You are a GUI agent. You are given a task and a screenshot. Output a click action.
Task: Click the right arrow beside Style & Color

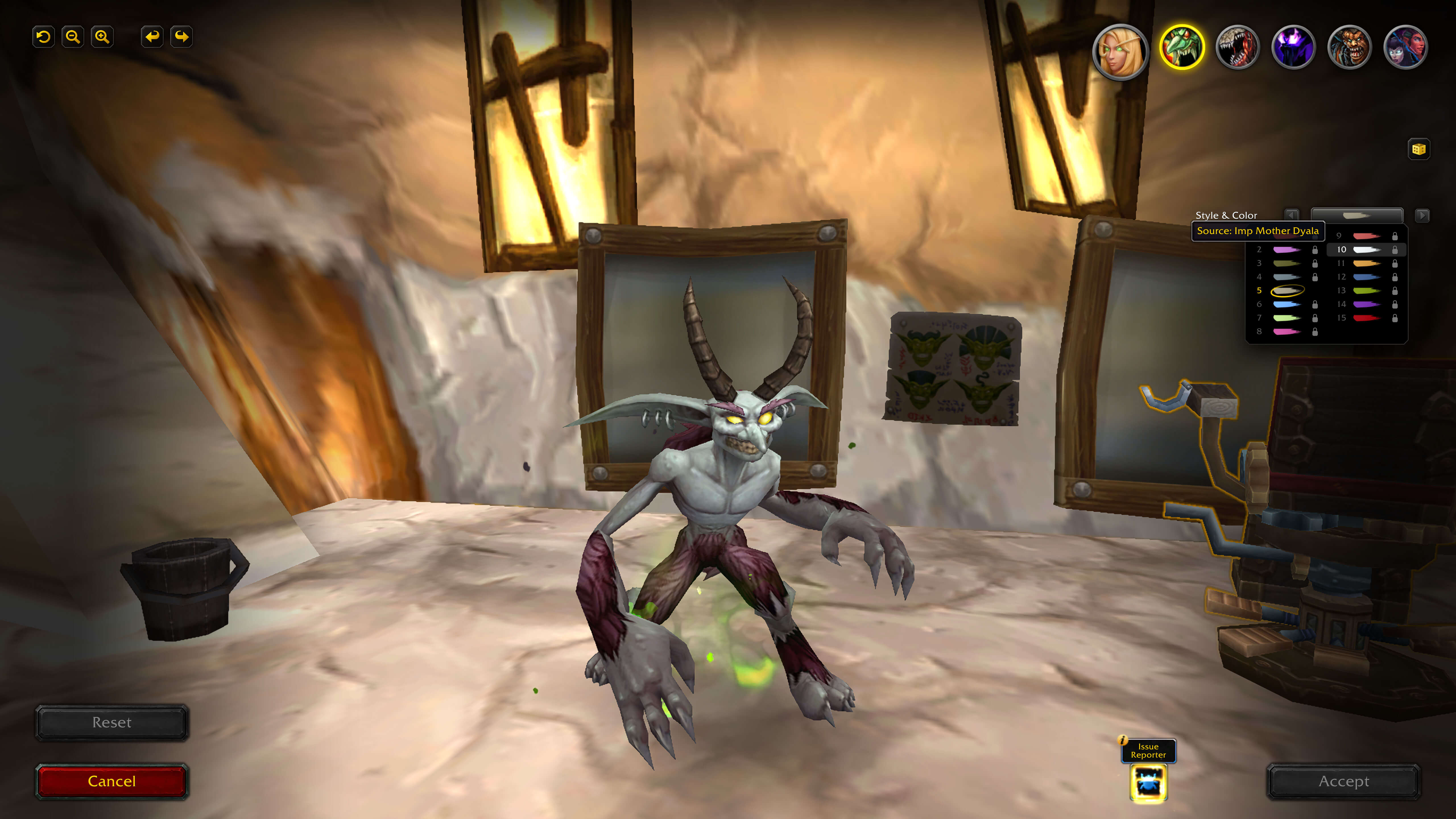(1423, 216)
